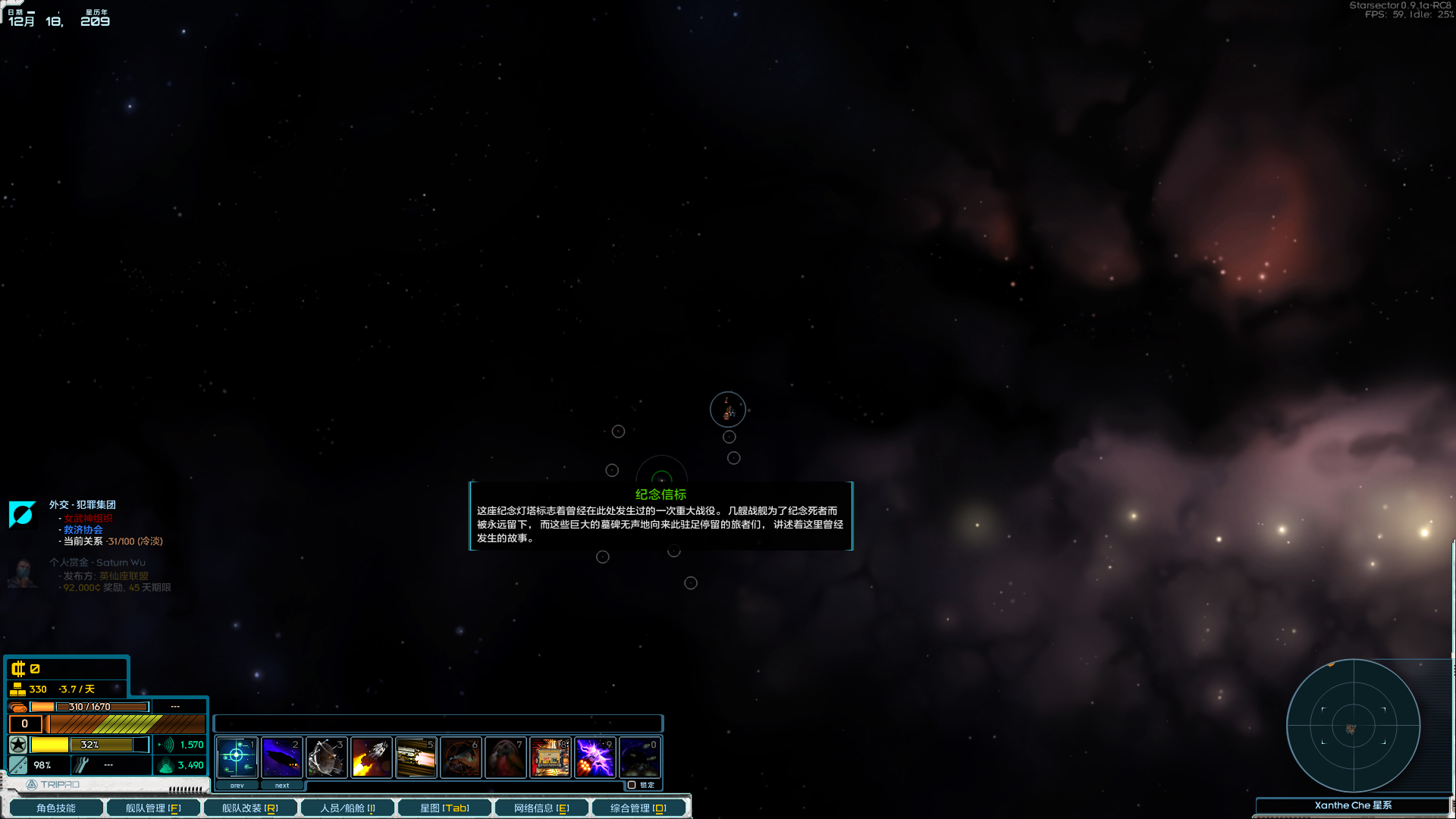Switch to the 星图 [Tab] star map
The width and height of the screenshot is (1456, 819).
[444, 807]
